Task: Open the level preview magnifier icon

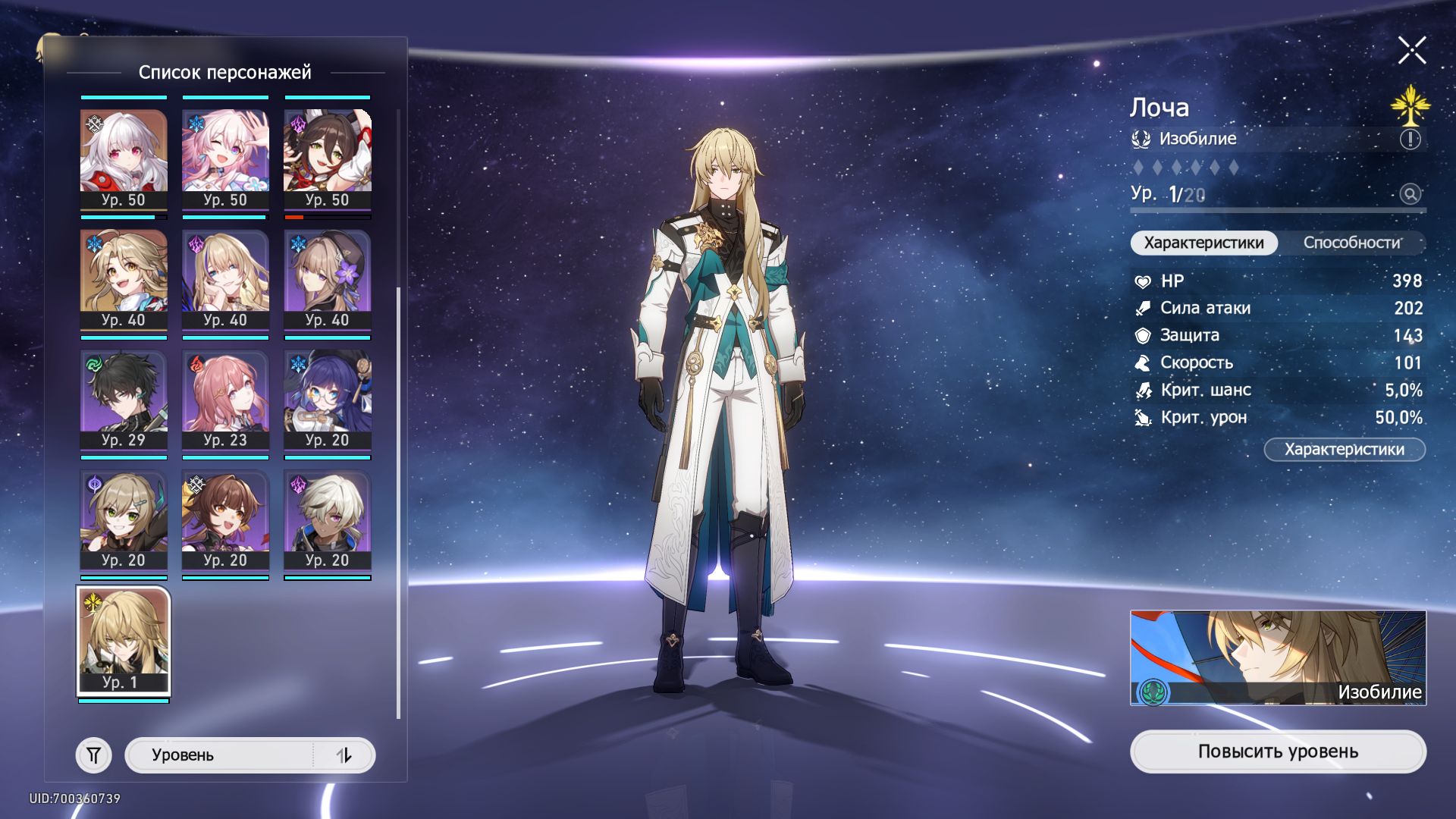Action: click(x=1410, y=194)
